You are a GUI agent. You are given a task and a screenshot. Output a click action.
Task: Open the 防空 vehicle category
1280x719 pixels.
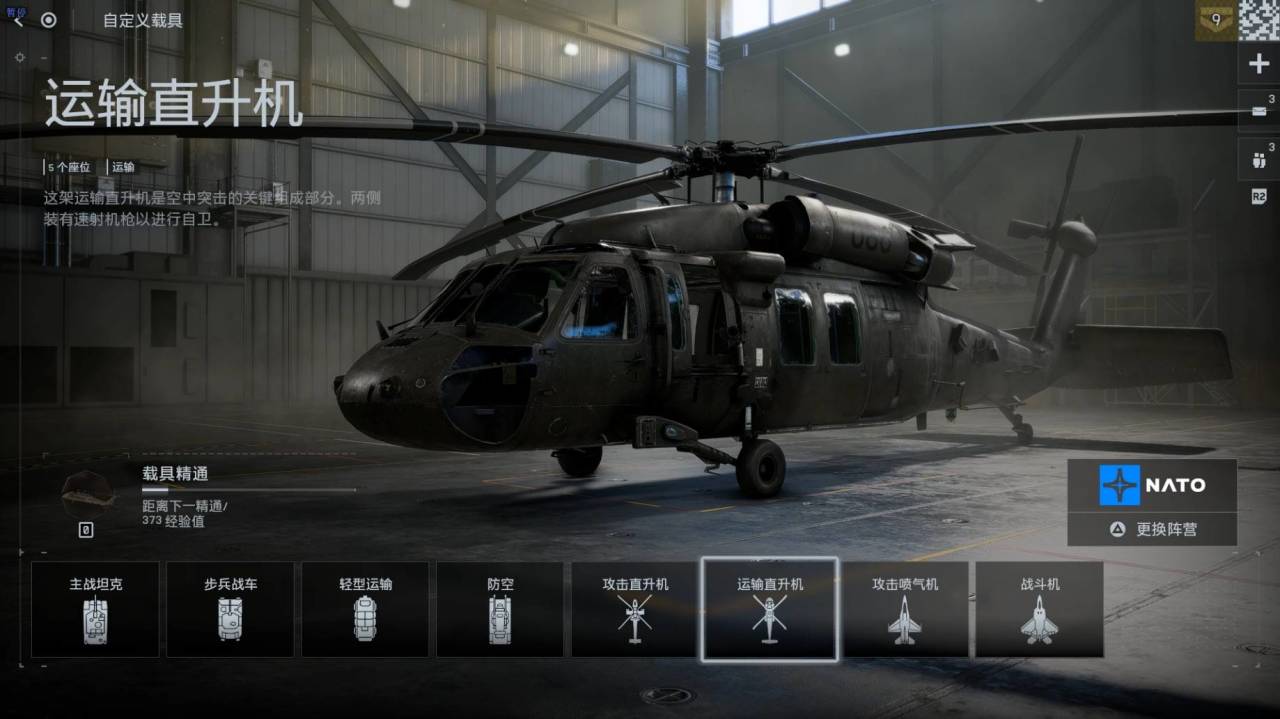click(500, 609)
